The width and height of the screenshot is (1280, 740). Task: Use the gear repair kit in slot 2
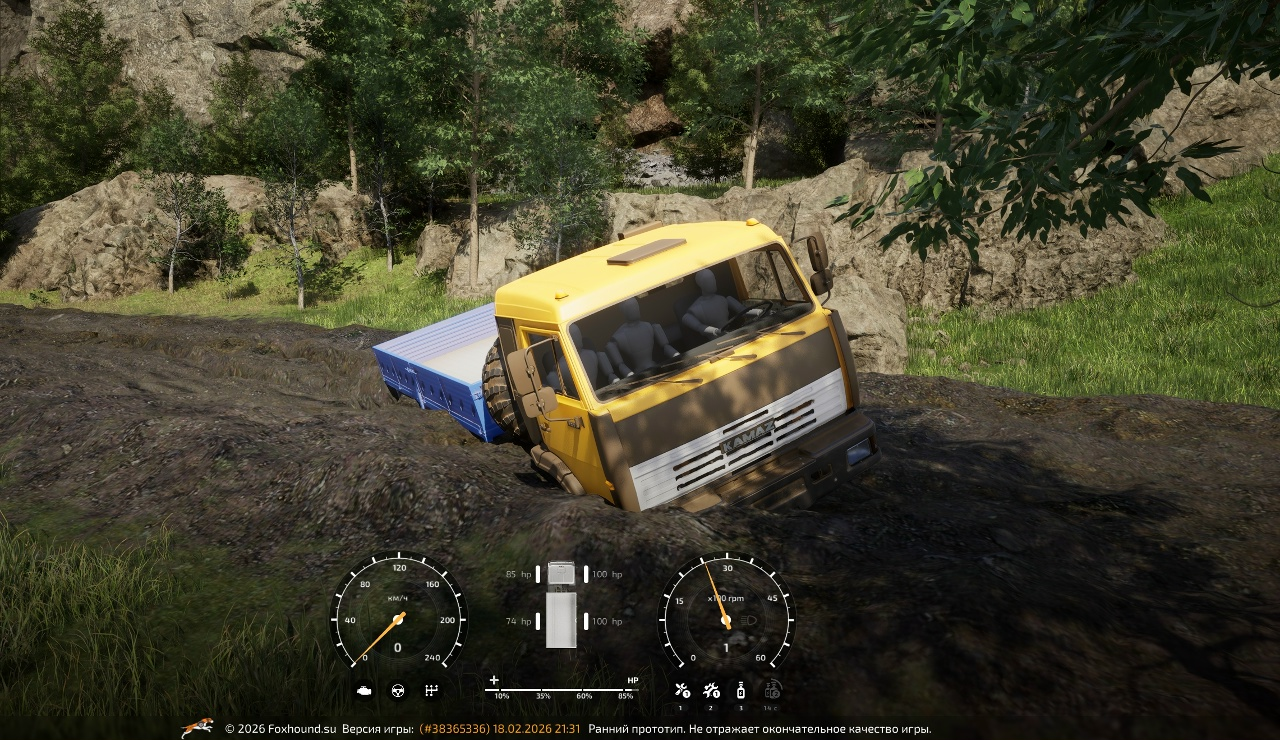point(711,689)
